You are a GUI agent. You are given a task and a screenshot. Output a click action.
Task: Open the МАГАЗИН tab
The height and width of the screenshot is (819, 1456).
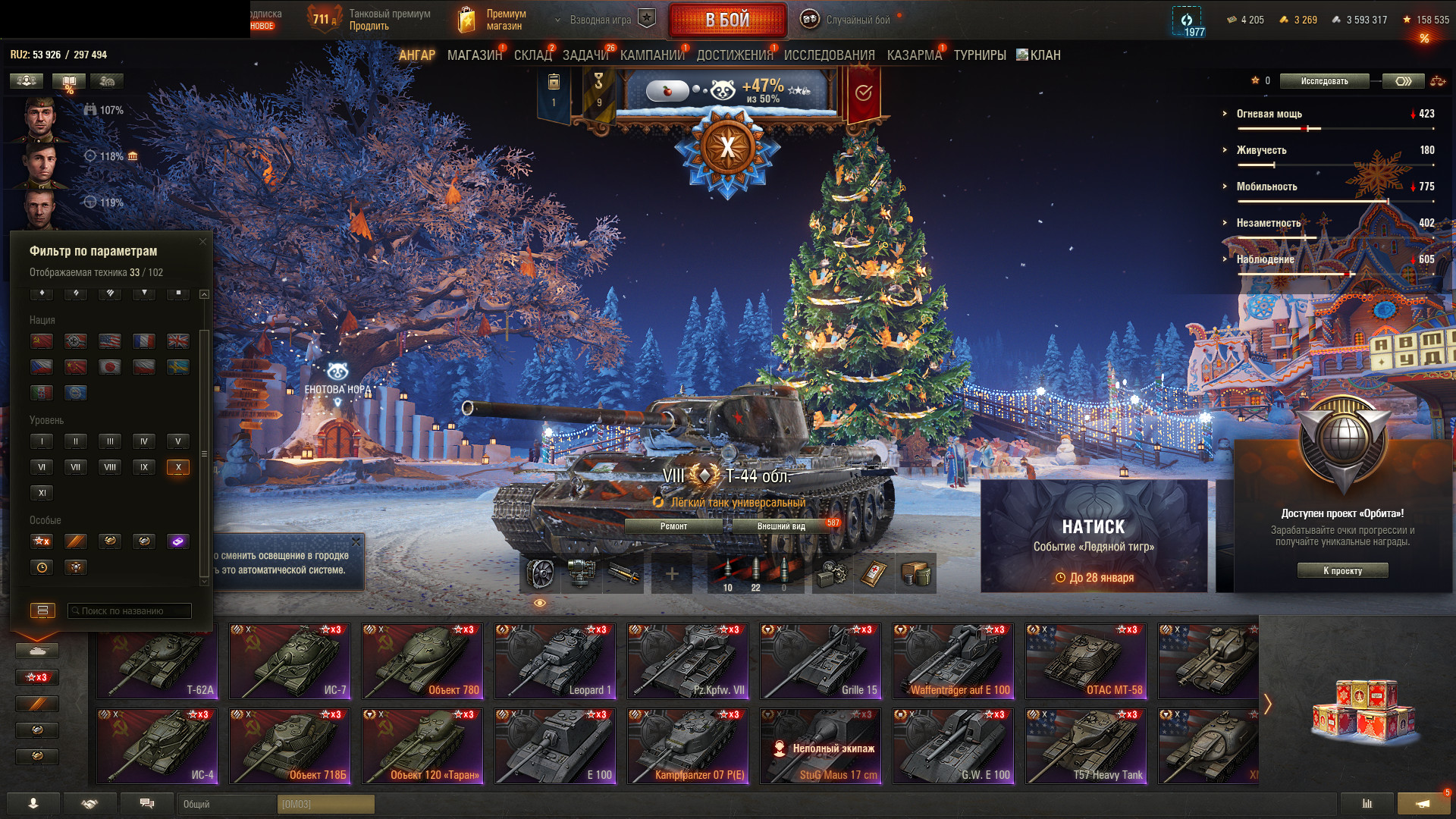point(474,55)
